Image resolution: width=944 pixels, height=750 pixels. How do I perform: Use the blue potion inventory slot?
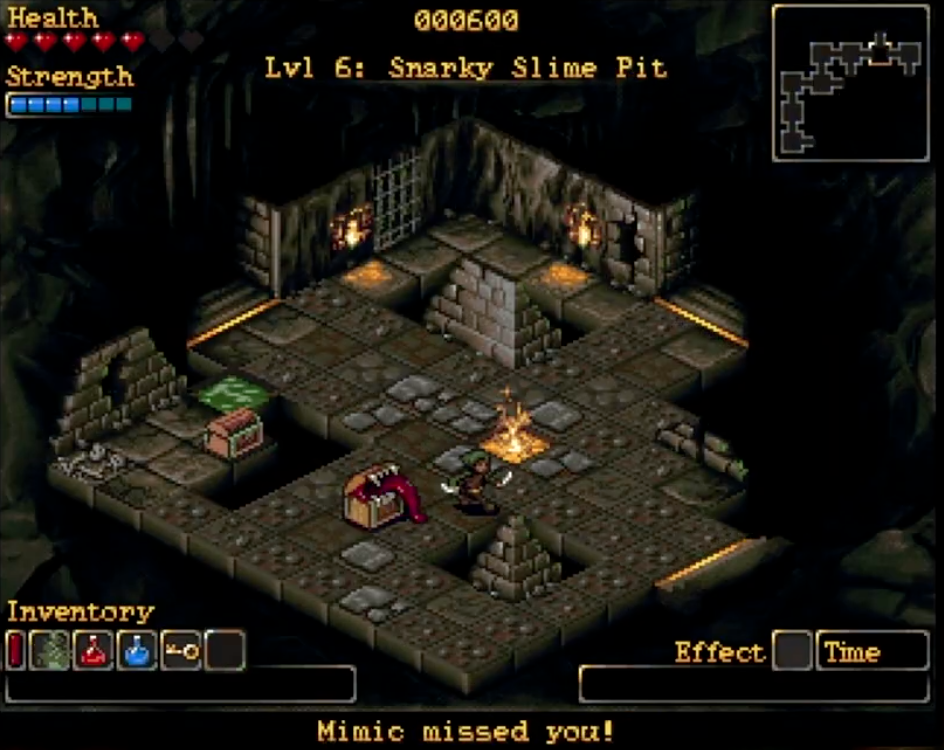coord(138,651)
